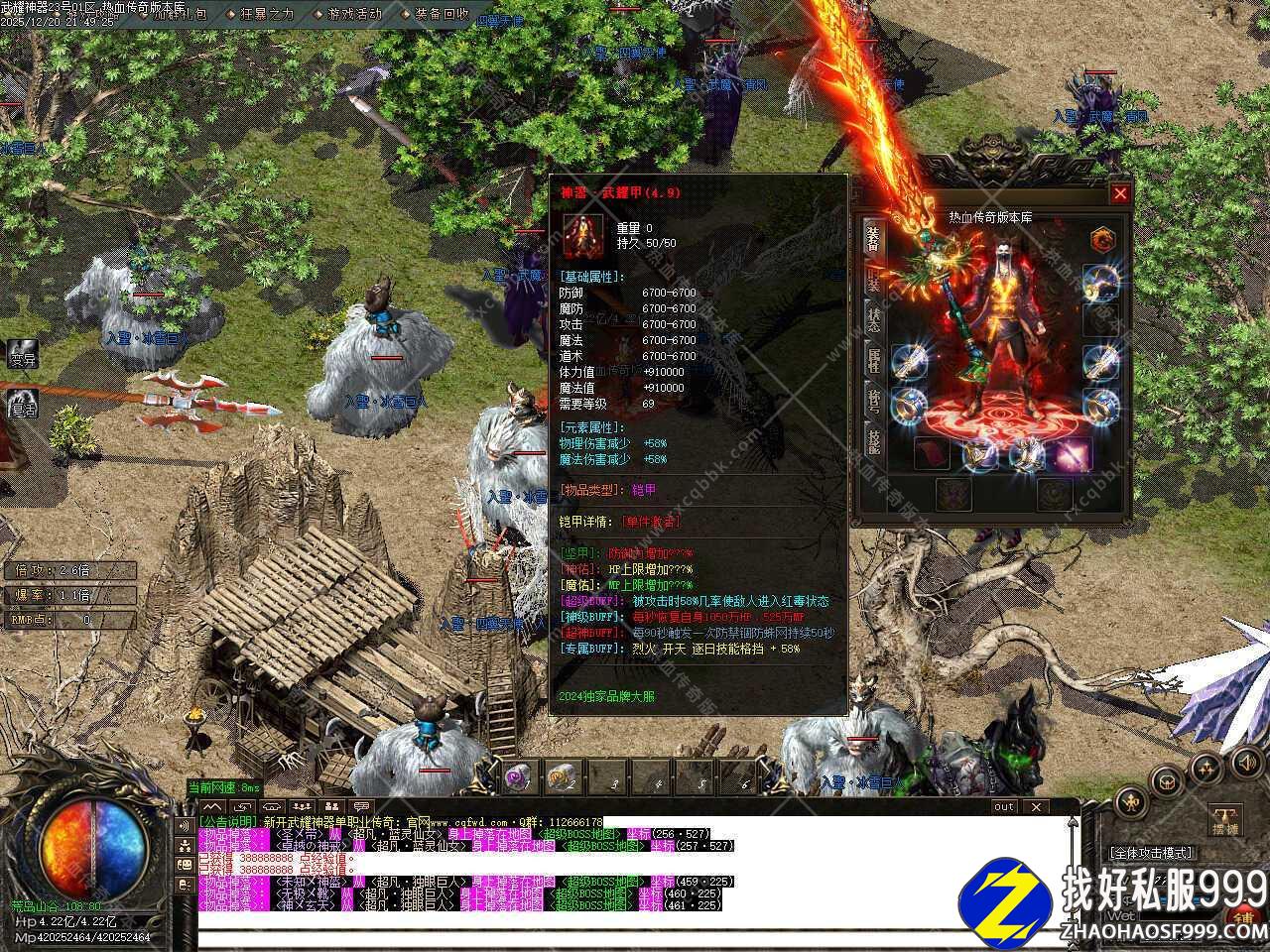Switch to the 状态 (Status) tab

pos(873,318)
